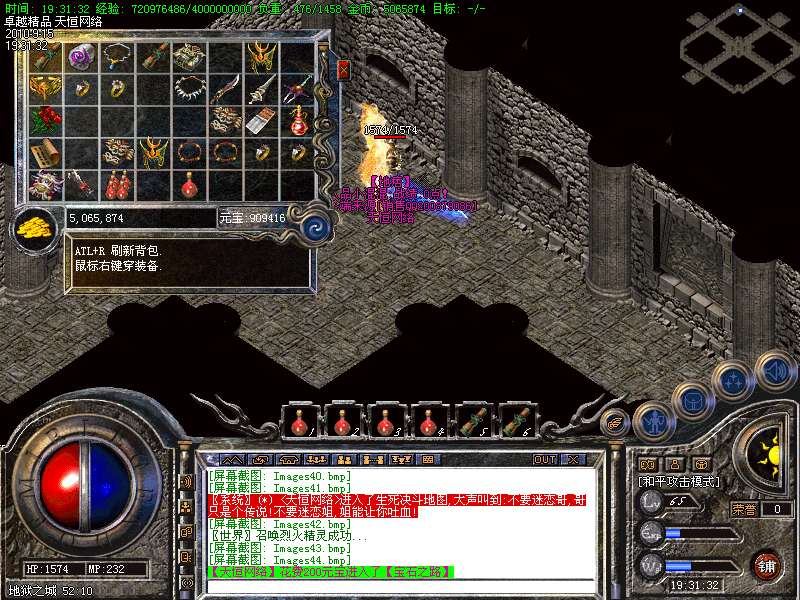This screenshot has height=600, width=800.
Task: Open the round bag button in HUD
Action: tap(692, 399)
